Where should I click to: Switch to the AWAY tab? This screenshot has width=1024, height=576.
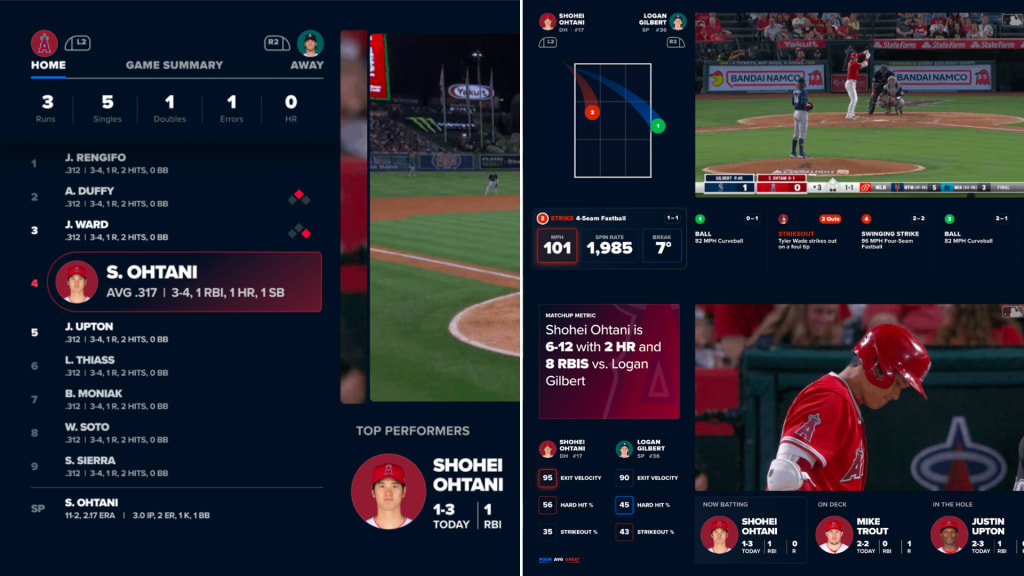coord(307,65)
